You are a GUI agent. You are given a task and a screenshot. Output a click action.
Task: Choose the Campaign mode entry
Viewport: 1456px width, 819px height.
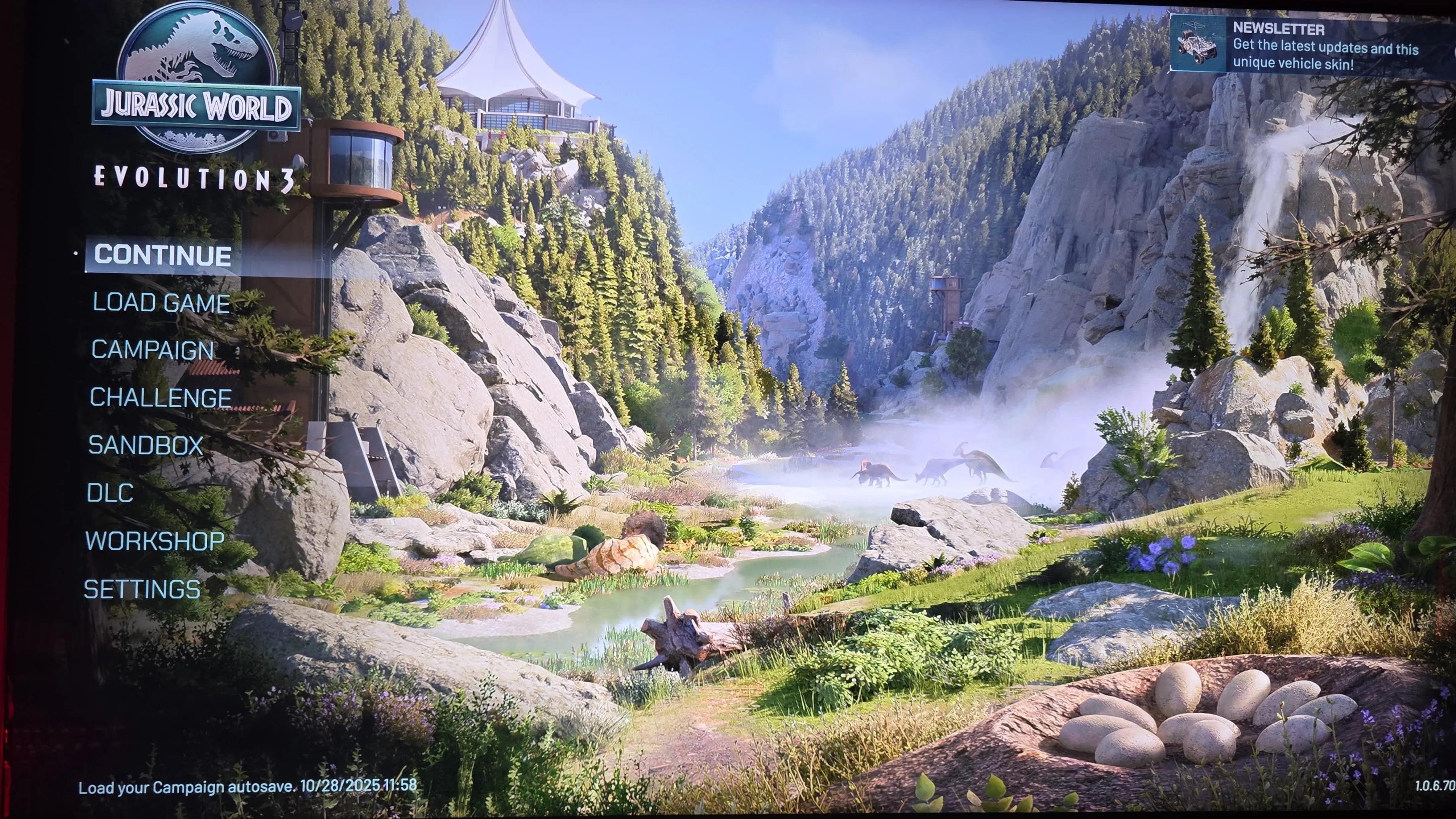(x=152, y=350)
